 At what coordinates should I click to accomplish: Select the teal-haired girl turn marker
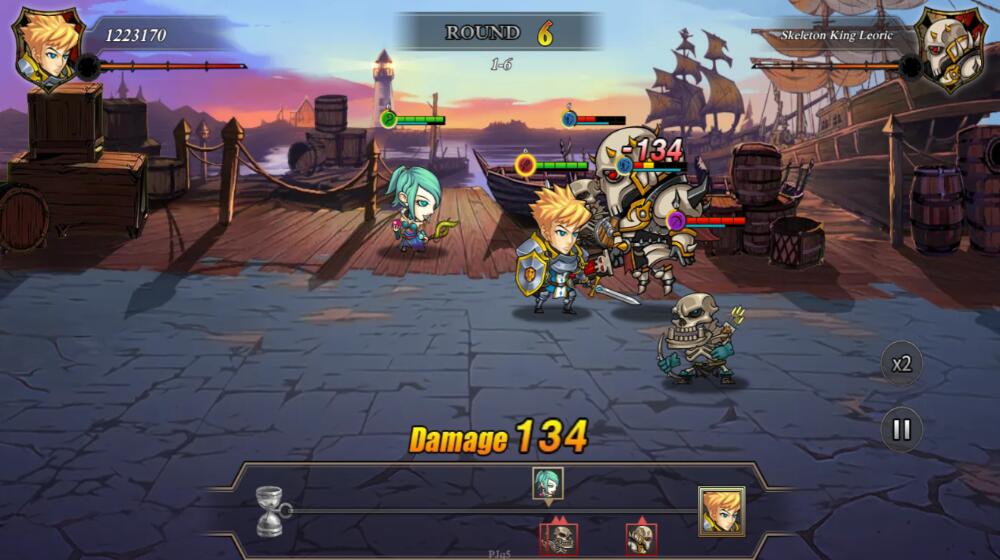pyautogui.click(x=547, y=484)
